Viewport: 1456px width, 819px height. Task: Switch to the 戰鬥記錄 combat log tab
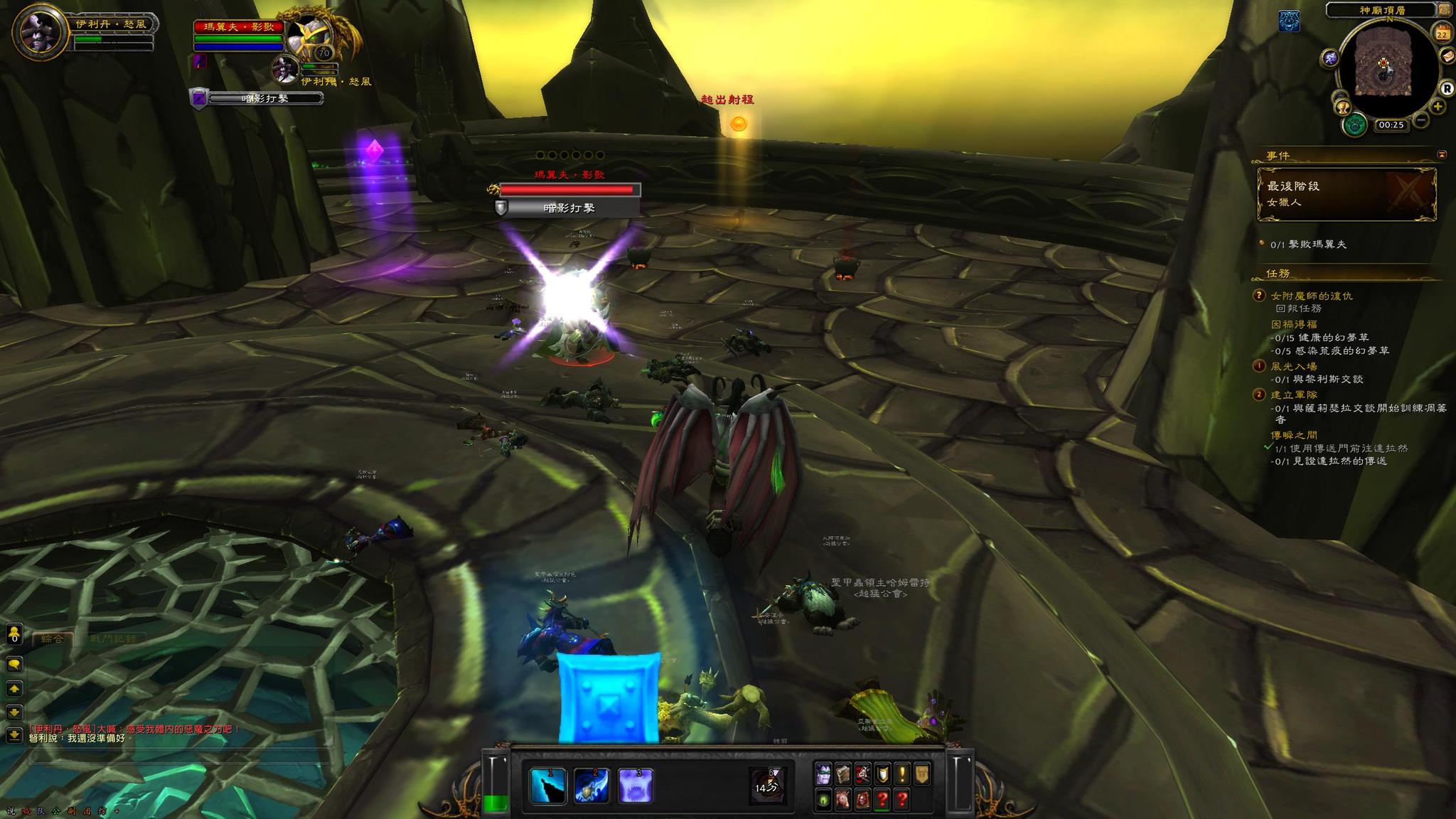coord(114,638)
